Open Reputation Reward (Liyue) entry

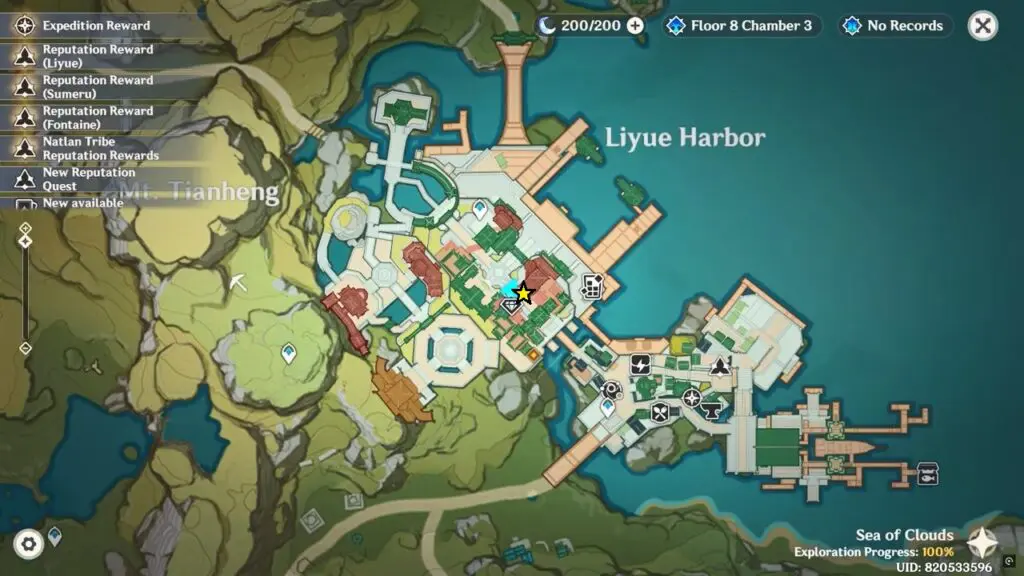click(x=97, y=56)
